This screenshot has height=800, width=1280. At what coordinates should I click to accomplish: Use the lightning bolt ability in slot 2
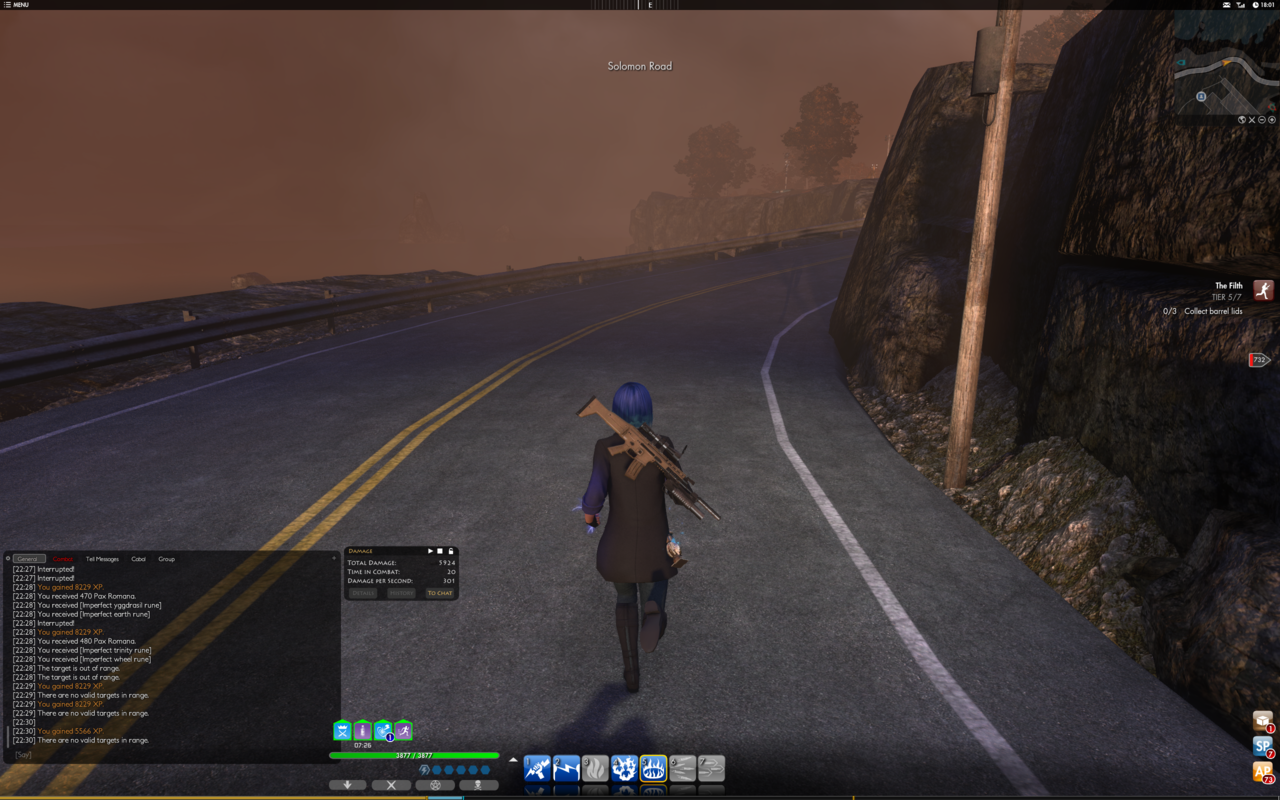click(566, 768)
